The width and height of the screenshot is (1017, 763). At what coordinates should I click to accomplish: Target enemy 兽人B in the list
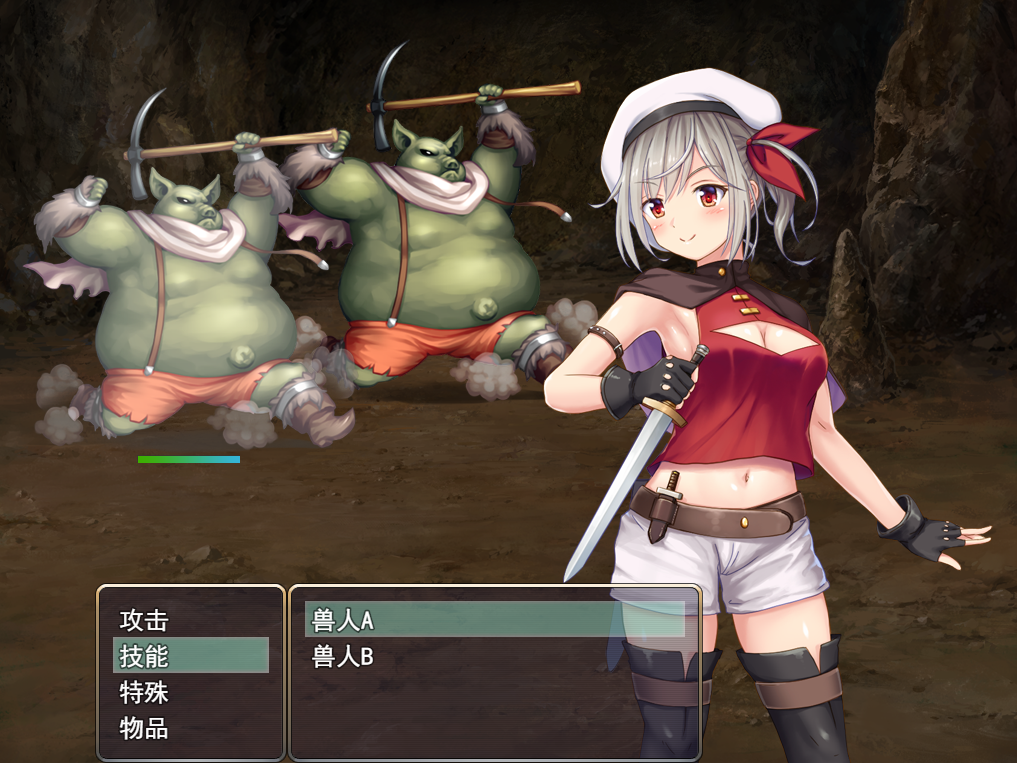(x=343, y=657)
